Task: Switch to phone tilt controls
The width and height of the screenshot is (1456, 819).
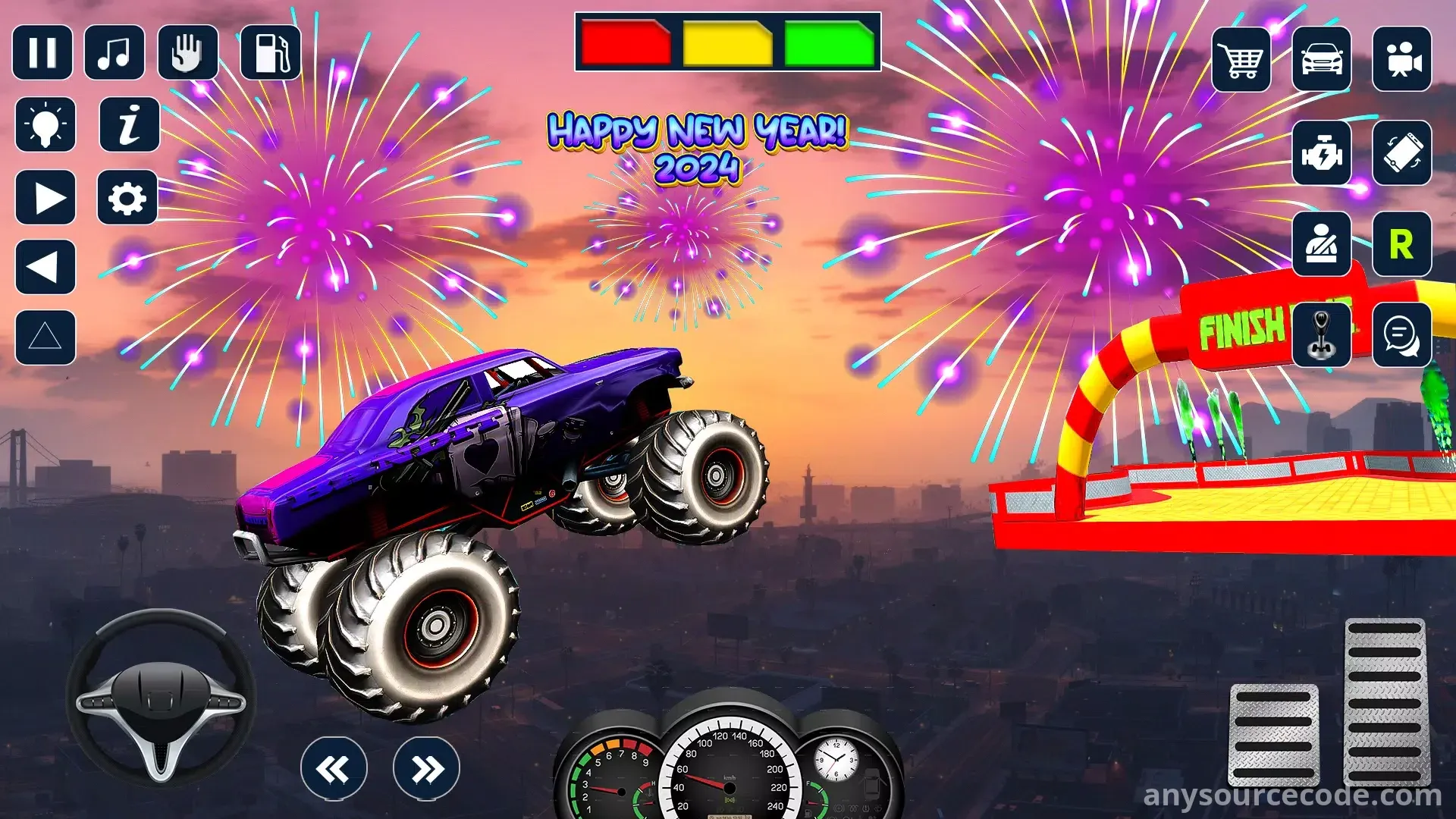Action: 1402,153
